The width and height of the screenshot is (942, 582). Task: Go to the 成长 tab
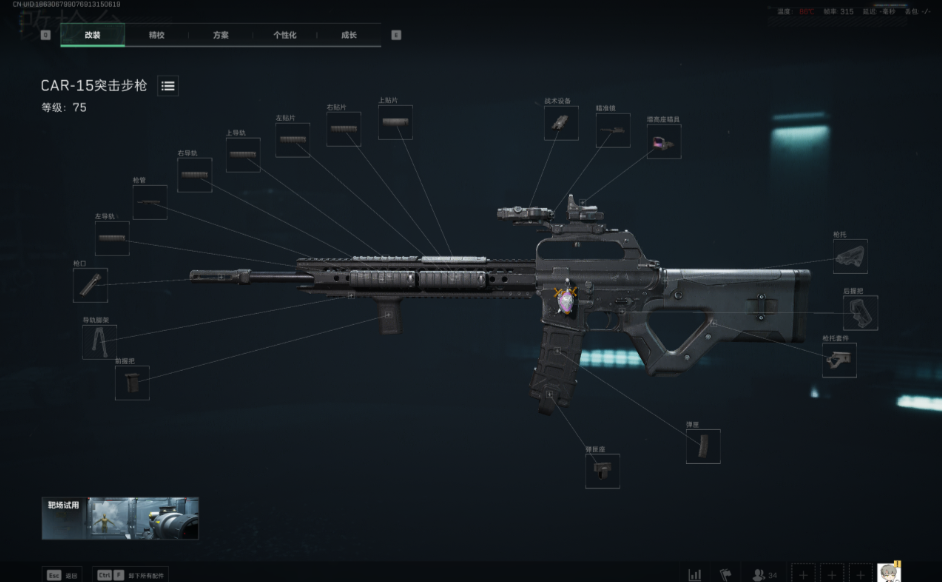[349, 35]
